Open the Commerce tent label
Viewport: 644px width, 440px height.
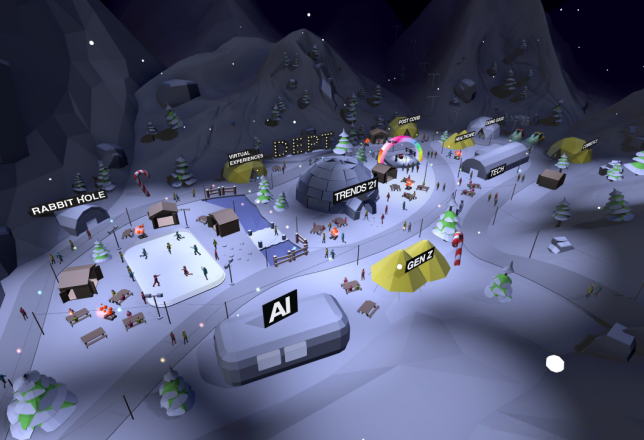[588, 144]
